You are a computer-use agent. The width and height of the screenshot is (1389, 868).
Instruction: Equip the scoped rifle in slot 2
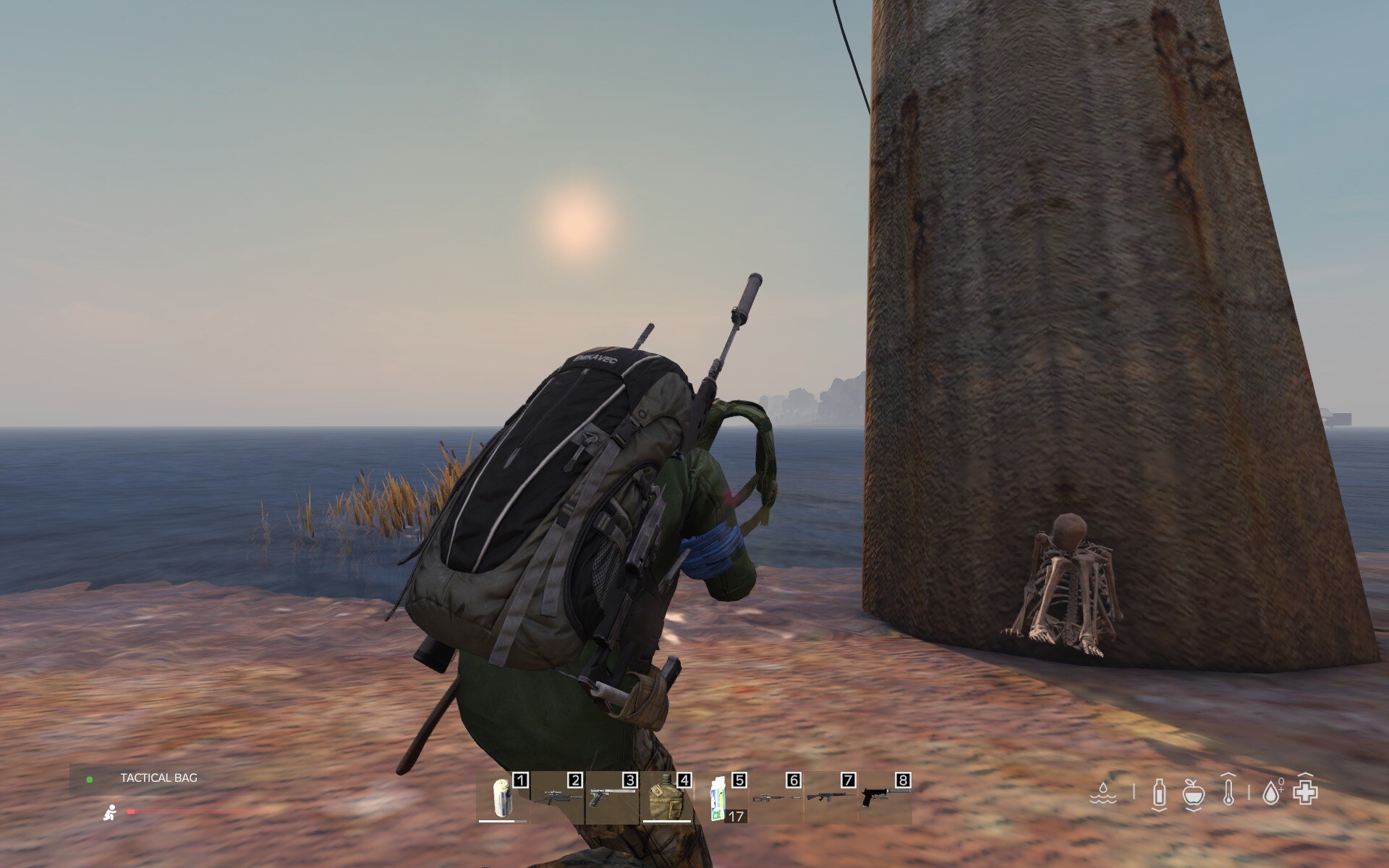pos(558,799)
